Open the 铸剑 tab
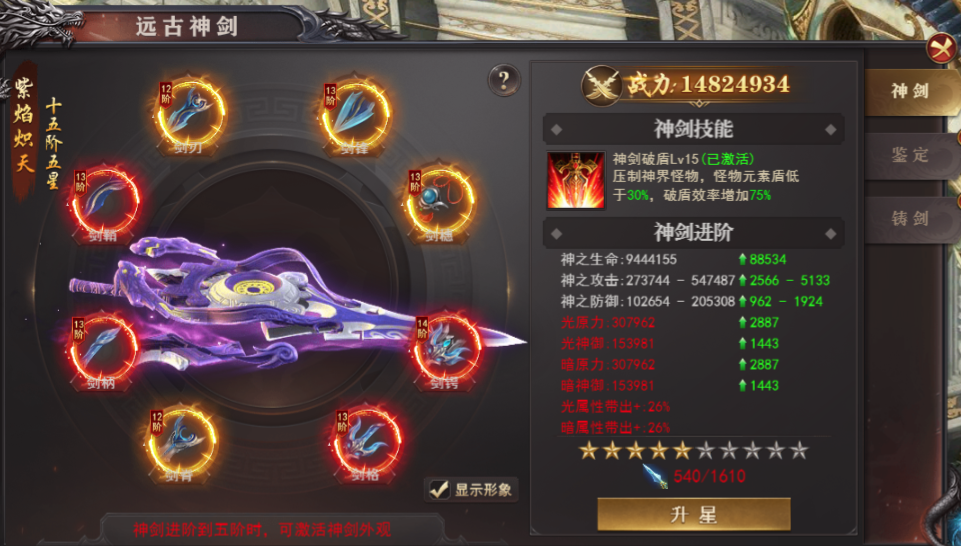 (x=910, y=218)
